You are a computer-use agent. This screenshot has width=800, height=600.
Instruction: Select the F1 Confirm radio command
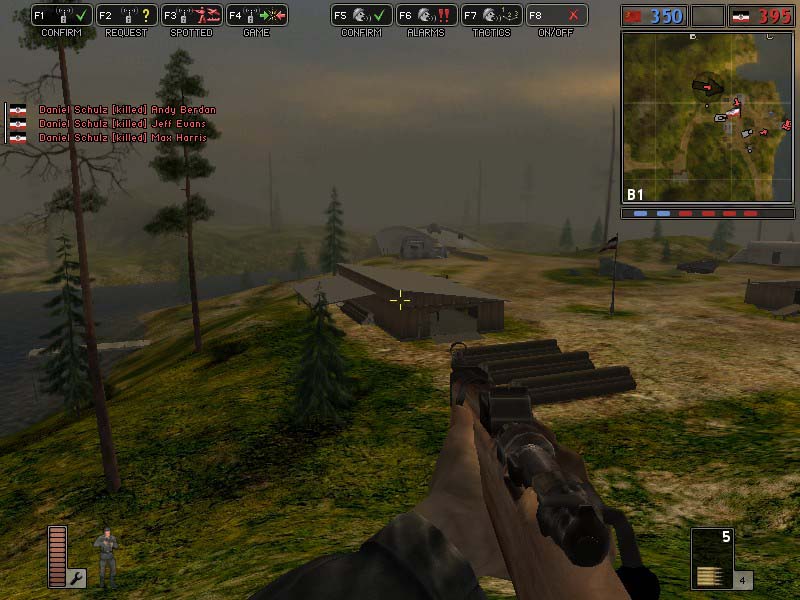(x=61, y=16)
